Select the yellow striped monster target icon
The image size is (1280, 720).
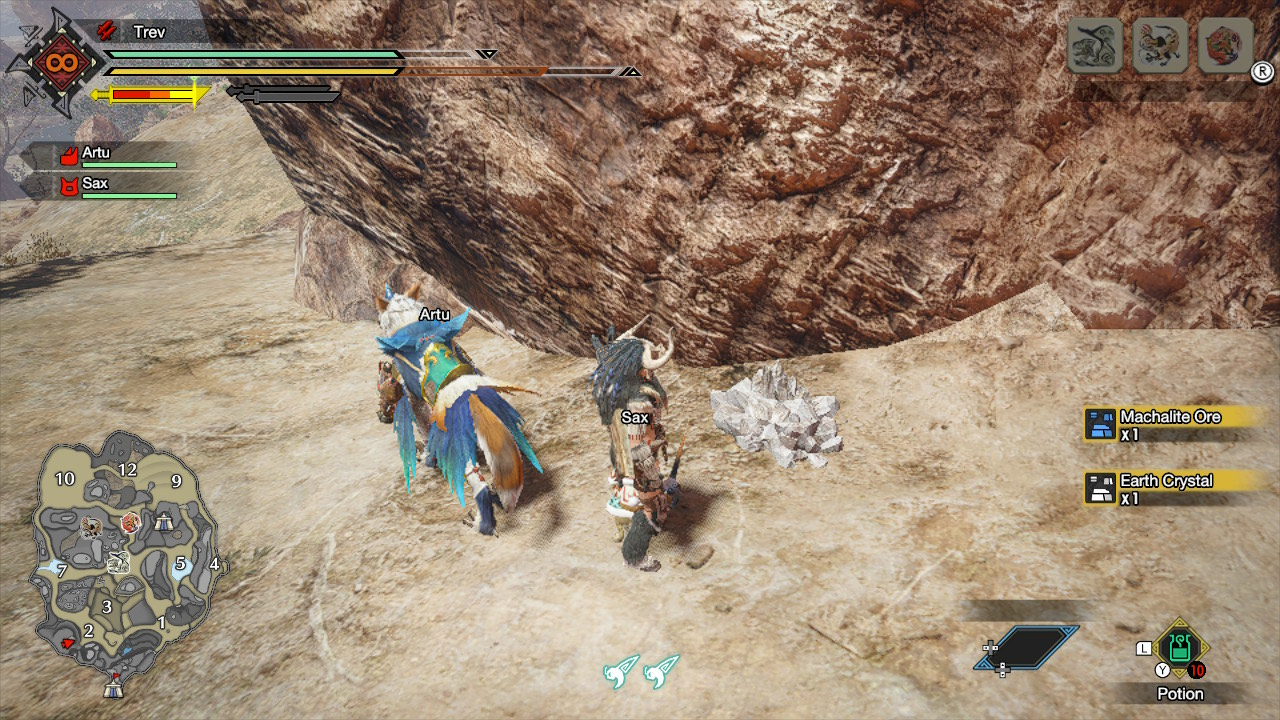tap(1160, 46)
